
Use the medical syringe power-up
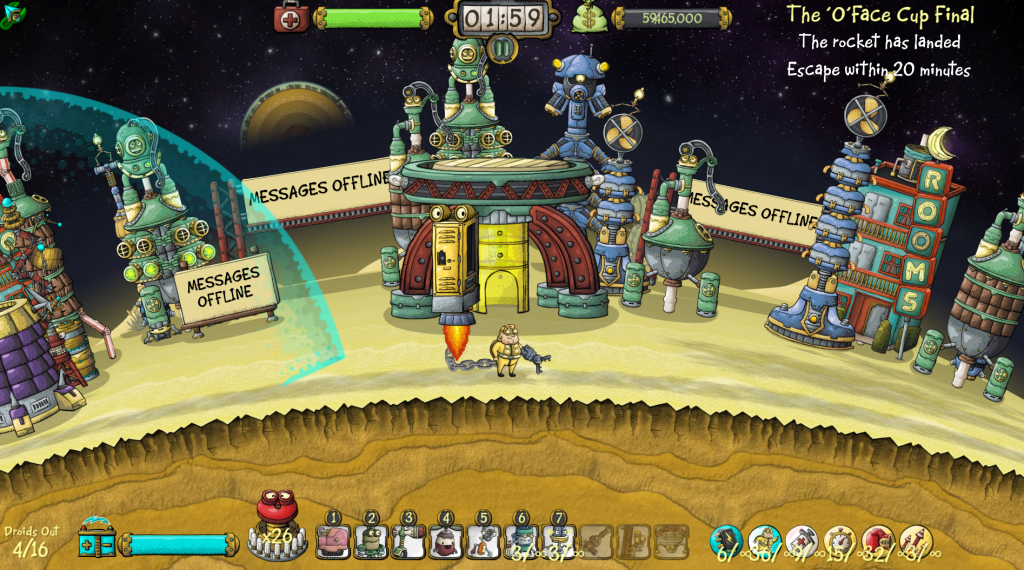tap(802, 540)
